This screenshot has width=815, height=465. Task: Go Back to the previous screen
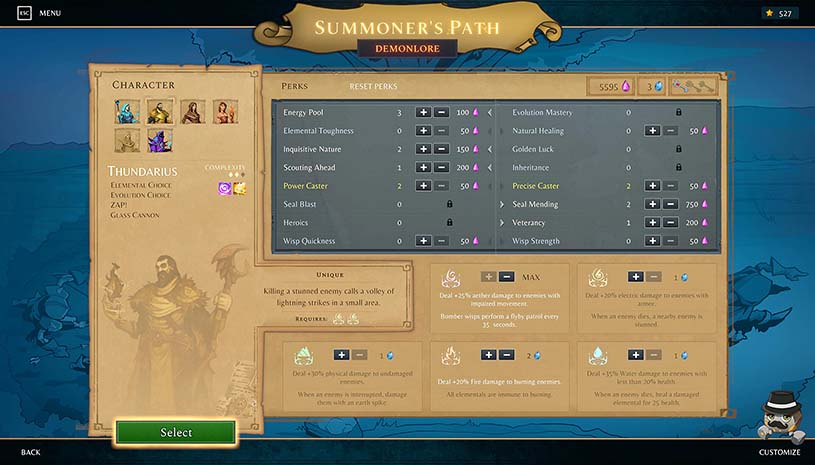(x=30, y=452)
